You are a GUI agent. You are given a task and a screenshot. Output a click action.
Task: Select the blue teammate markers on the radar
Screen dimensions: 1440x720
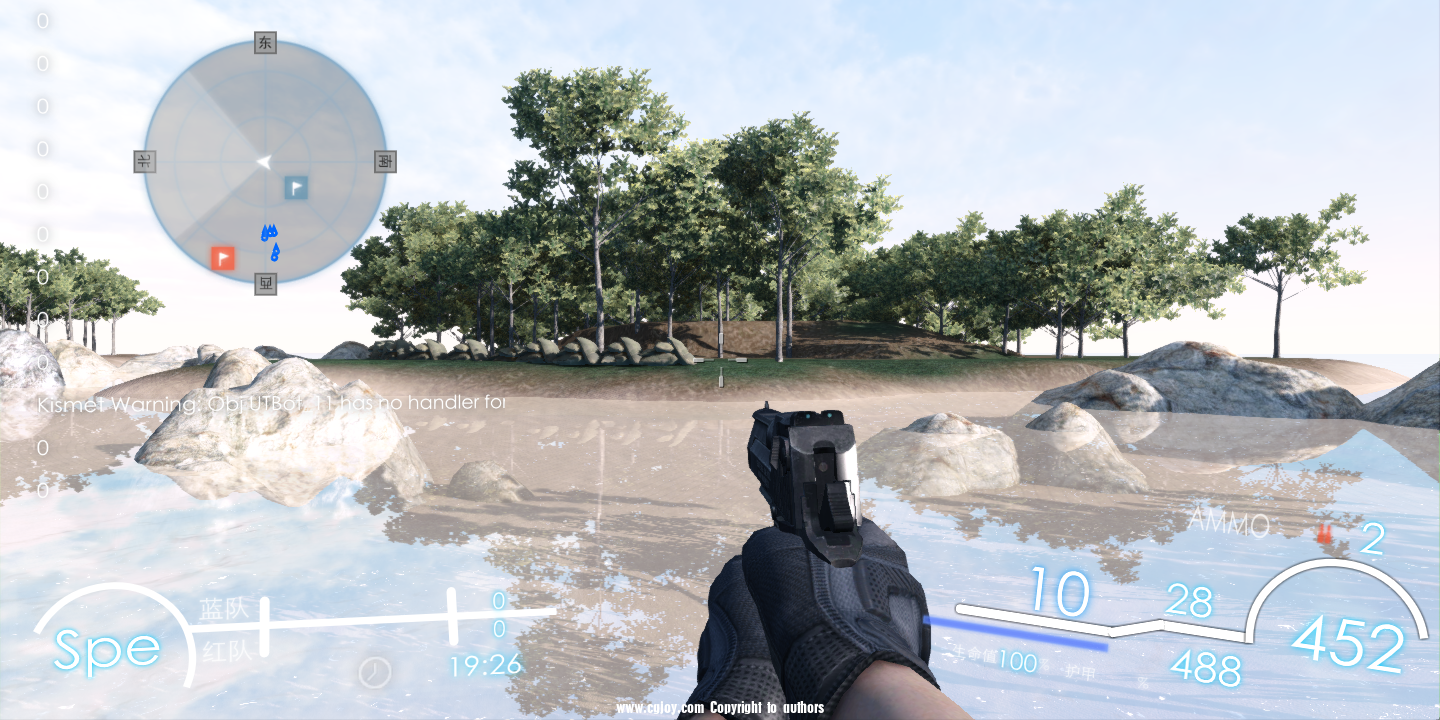[271, 240]
